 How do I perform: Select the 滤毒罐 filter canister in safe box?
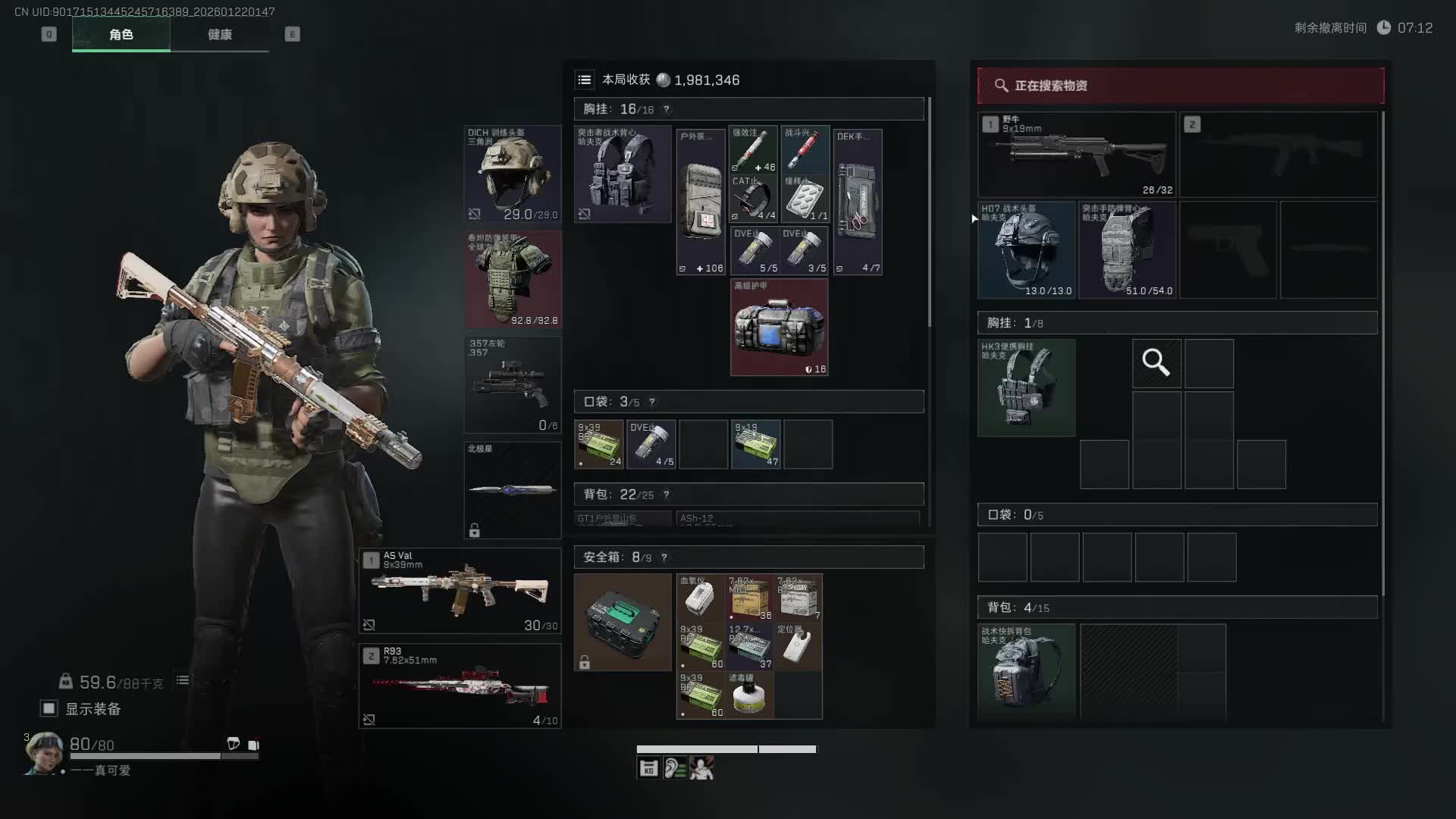pyautogui.click(x=749, y=695)
